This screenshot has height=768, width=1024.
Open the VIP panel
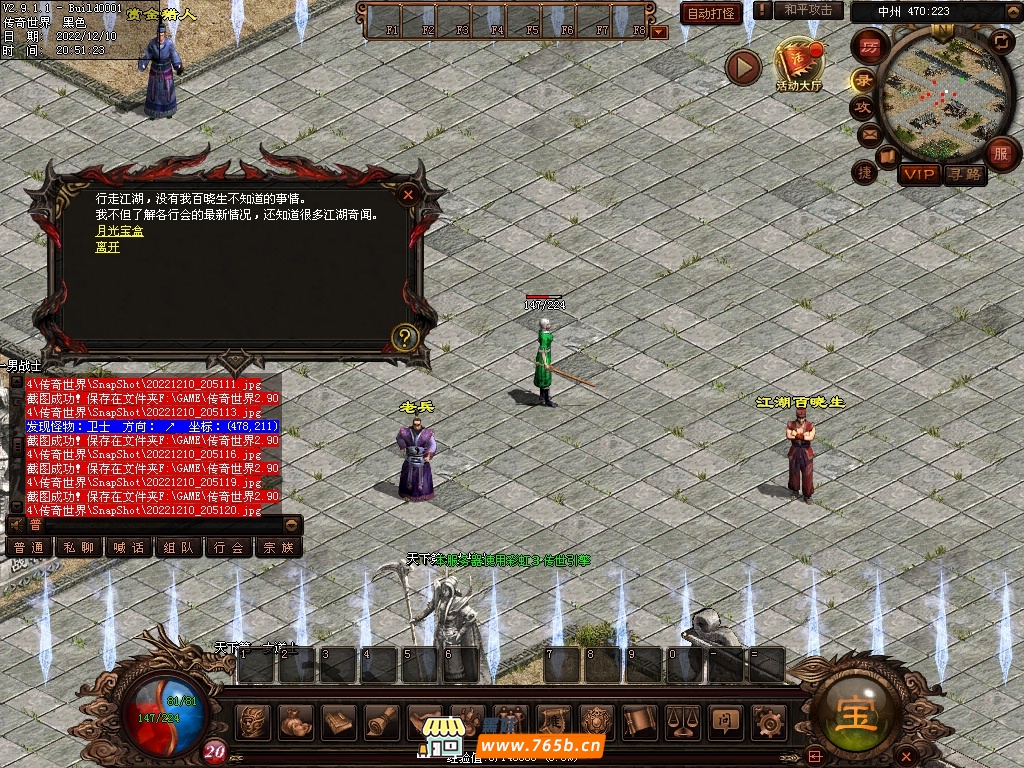(x=918, y=174)
